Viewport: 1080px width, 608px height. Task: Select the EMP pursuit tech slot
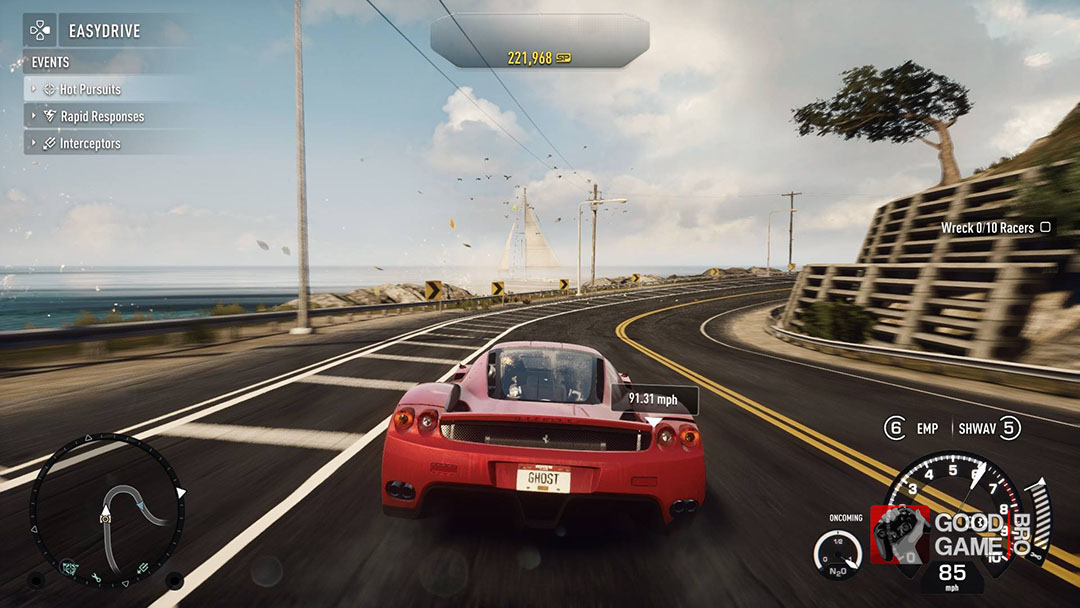point(912,428)
